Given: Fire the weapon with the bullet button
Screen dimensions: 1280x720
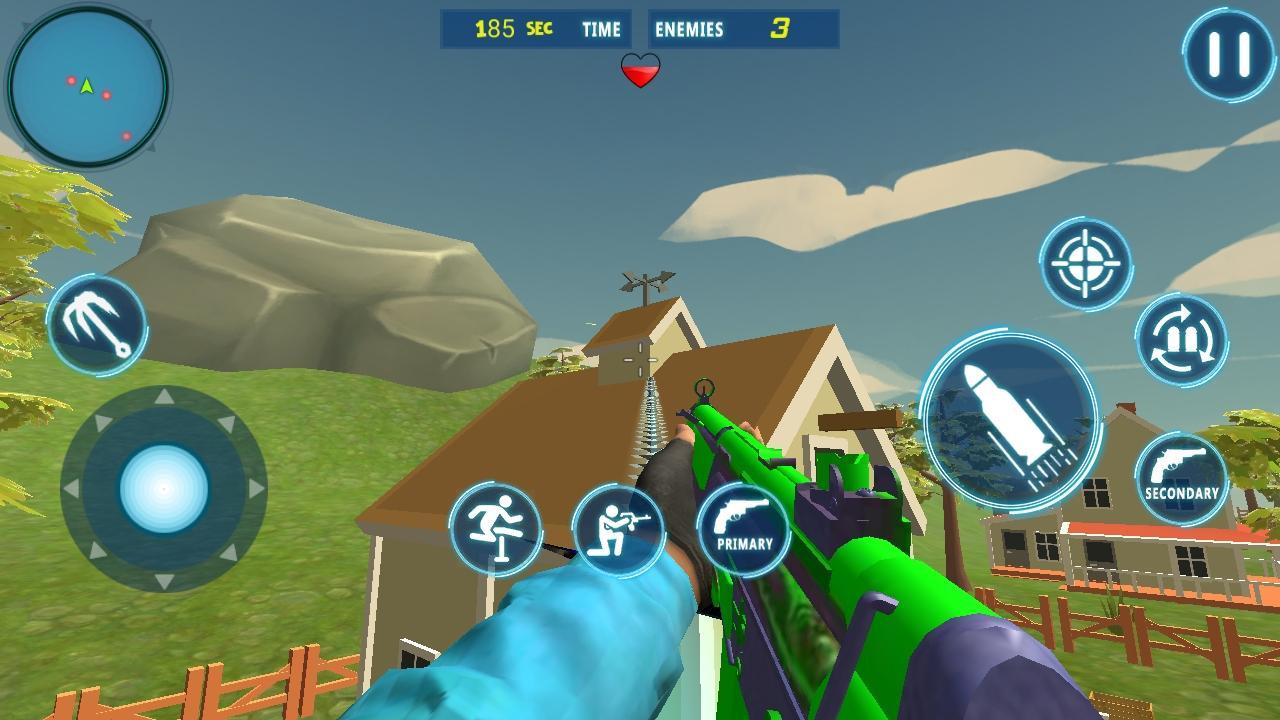Looking at the screenshot, I should [1009, 421].
